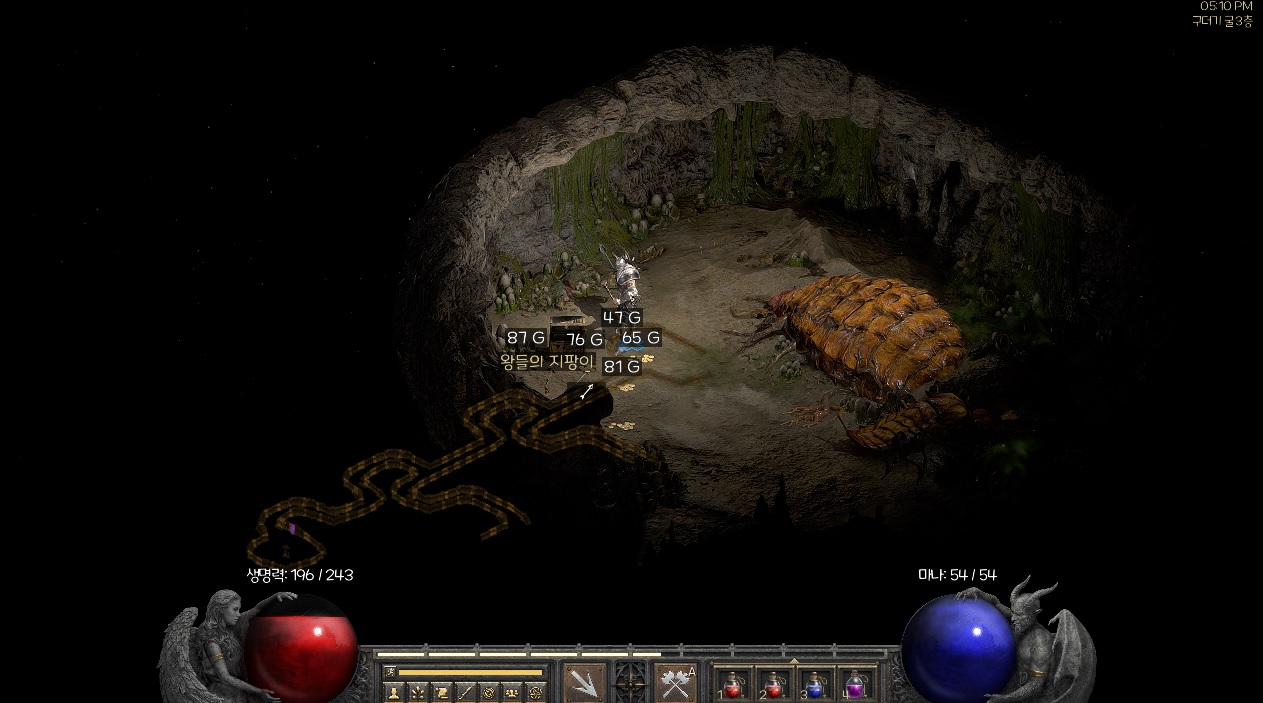This screenshot has width=1263, height=703.
Task: Pick up the 47 G gold label
Action: [621, 318]
